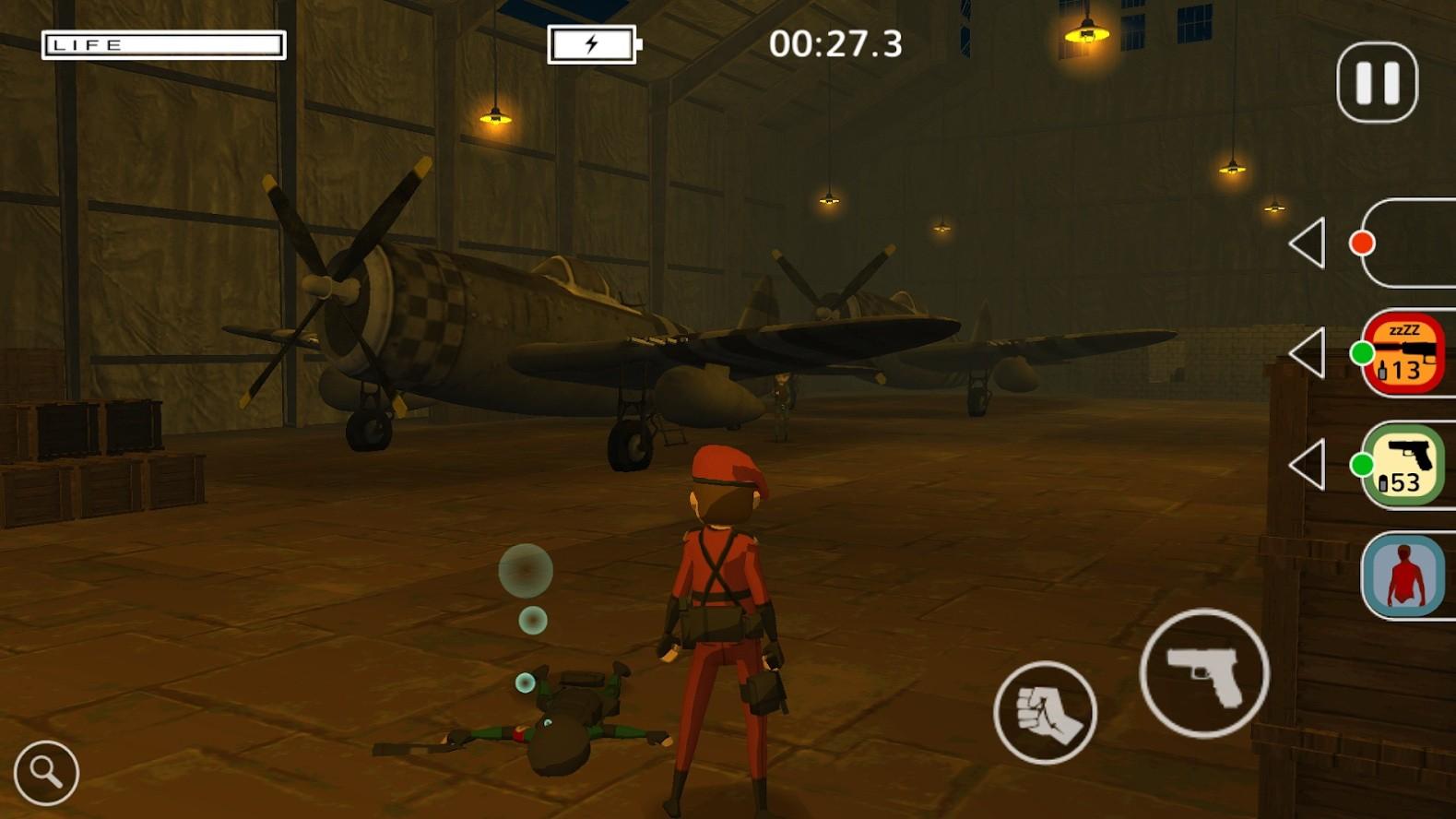
Task: Toggle the red dot on the empty weapon slot
Action: (x=1365, y=244)
